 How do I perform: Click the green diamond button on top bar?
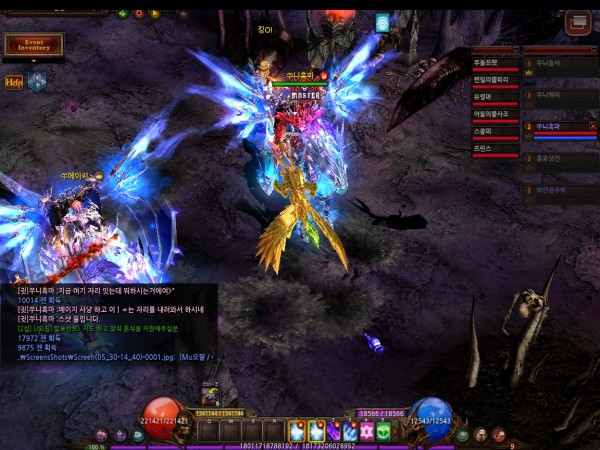[x=122, y=14]
